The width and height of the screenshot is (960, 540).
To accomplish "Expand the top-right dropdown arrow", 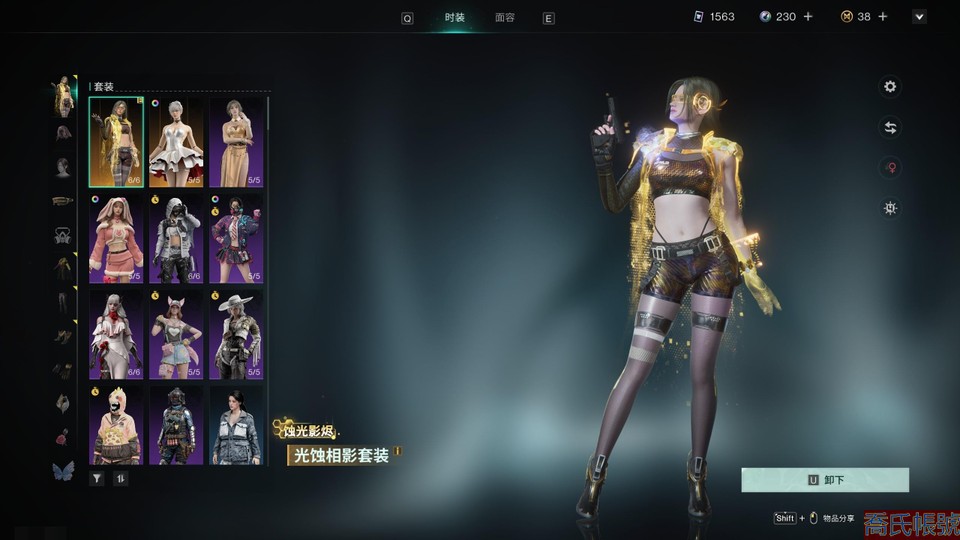I will click(919, 17).
